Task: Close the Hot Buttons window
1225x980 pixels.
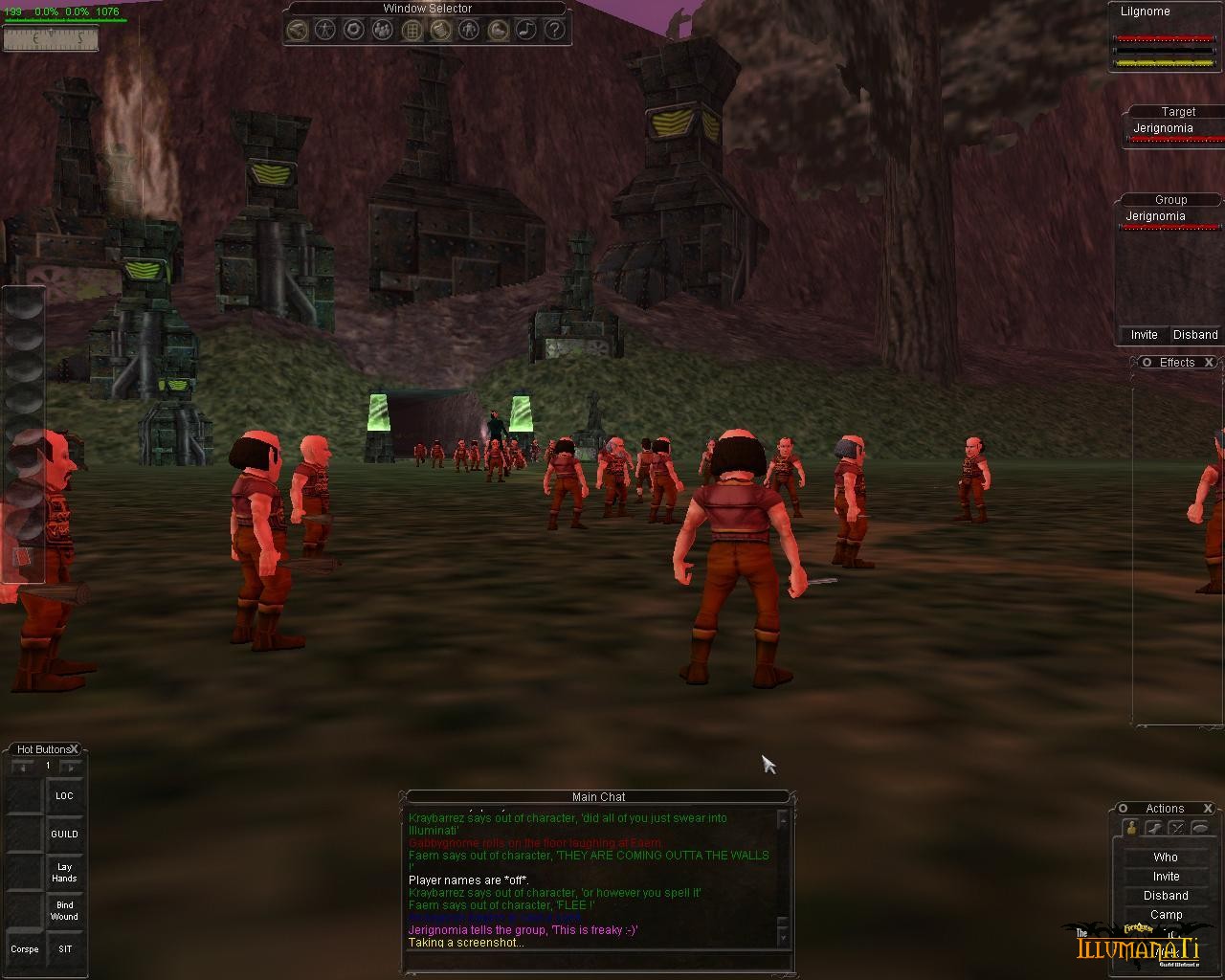Action: pyautogui.click(x=75, y=749)
